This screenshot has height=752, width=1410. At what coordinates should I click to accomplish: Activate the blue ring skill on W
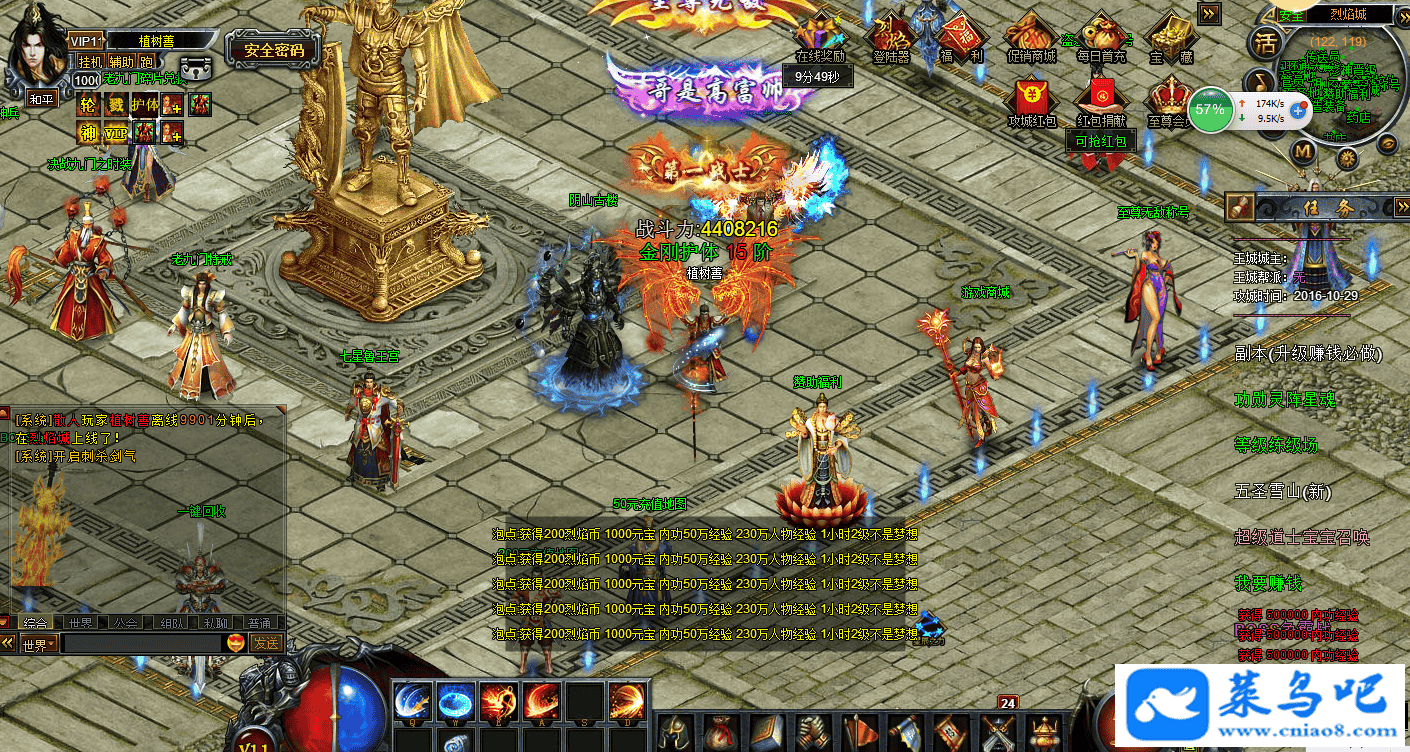pos(455,700)
